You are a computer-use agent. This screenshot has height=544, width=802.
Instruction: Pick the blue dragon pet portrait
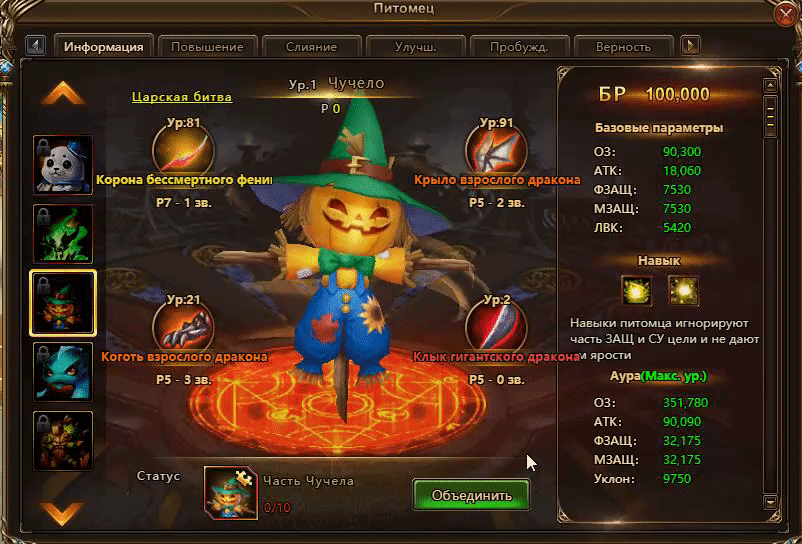[x=63, y=372]
